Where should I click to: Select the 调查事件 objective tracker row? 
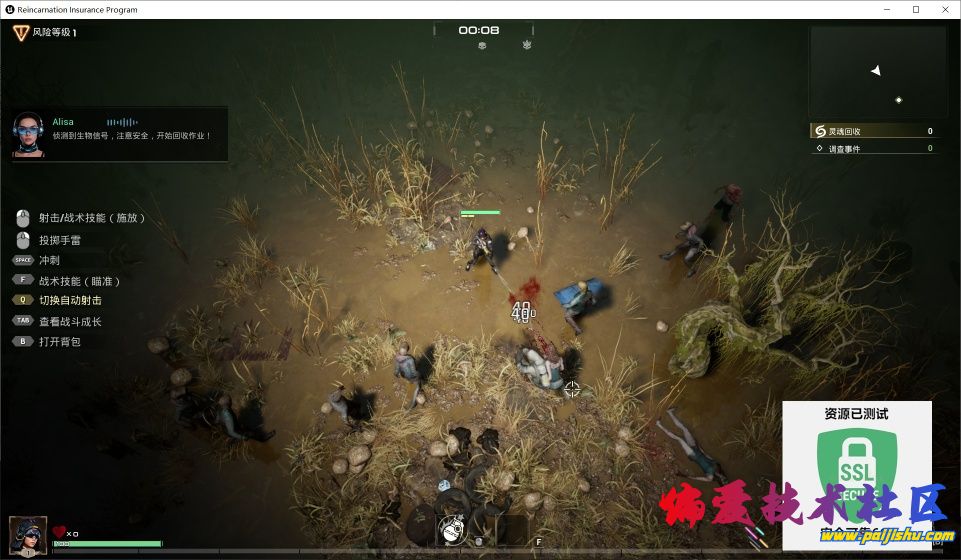click(x=873, y=149)
